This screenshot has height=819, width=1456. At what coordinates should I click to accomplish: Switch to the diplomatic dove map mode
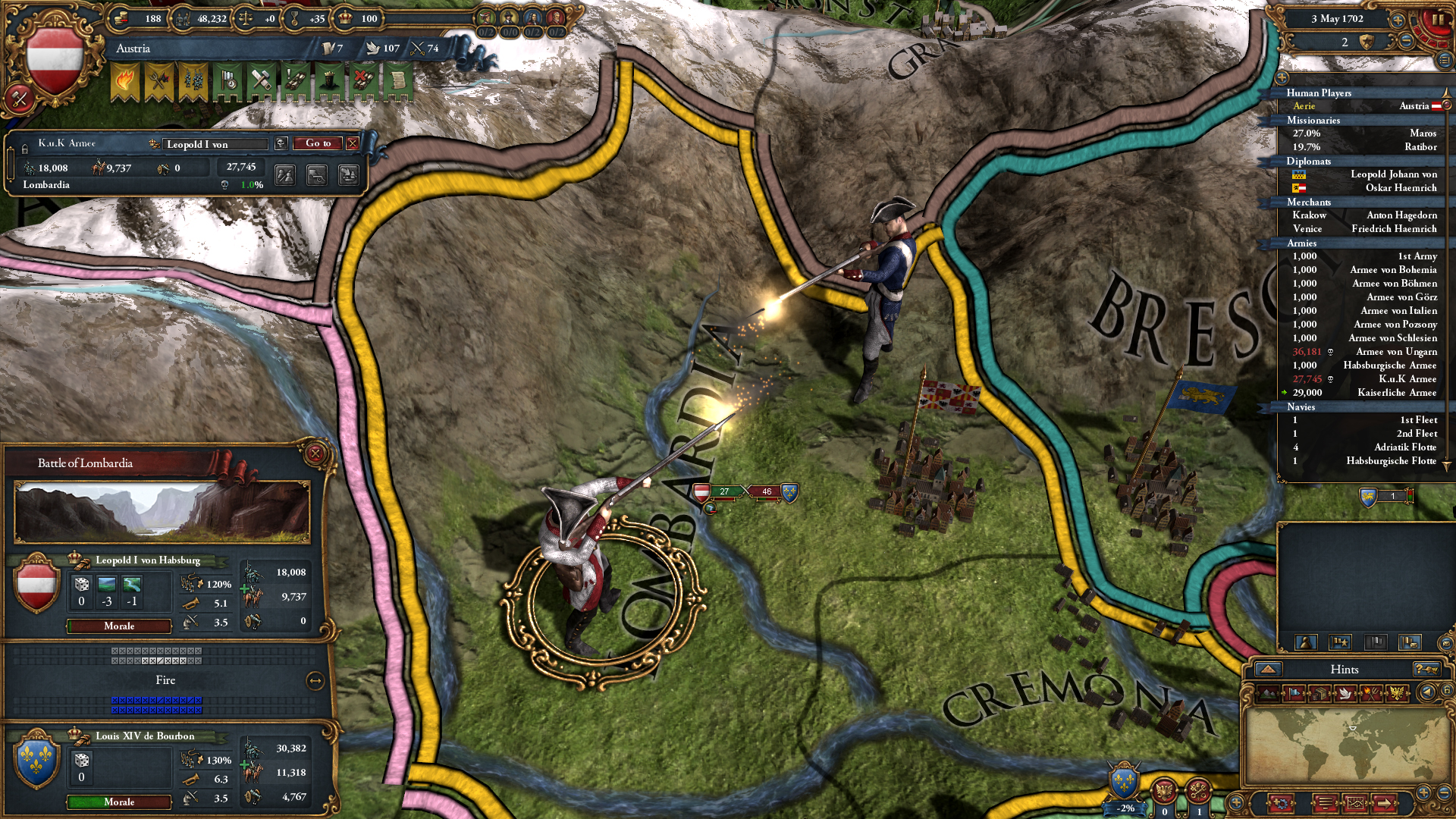point(1345,693)
